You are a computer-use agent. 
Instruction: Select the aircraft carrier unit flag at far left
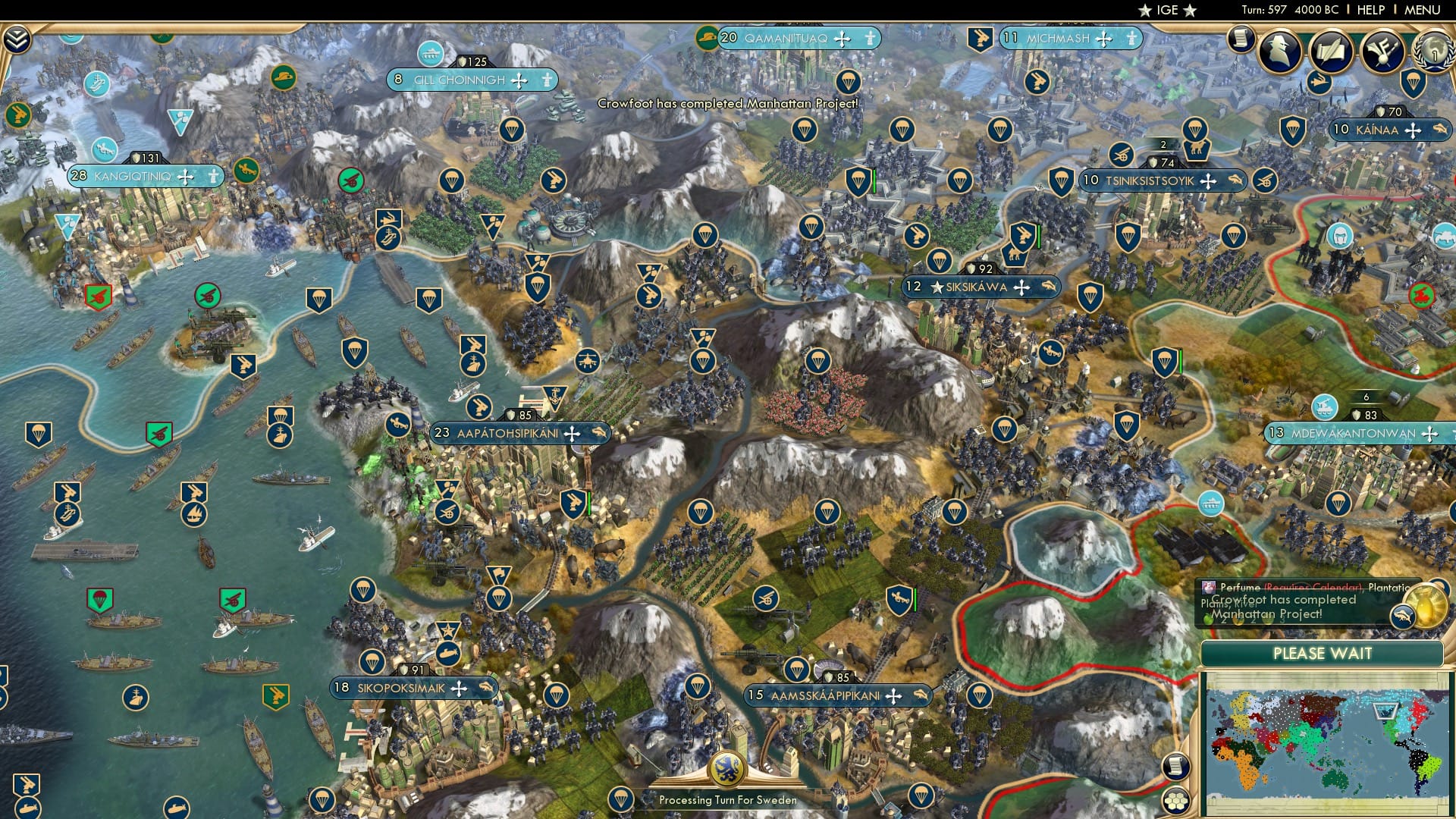(67, 515)
